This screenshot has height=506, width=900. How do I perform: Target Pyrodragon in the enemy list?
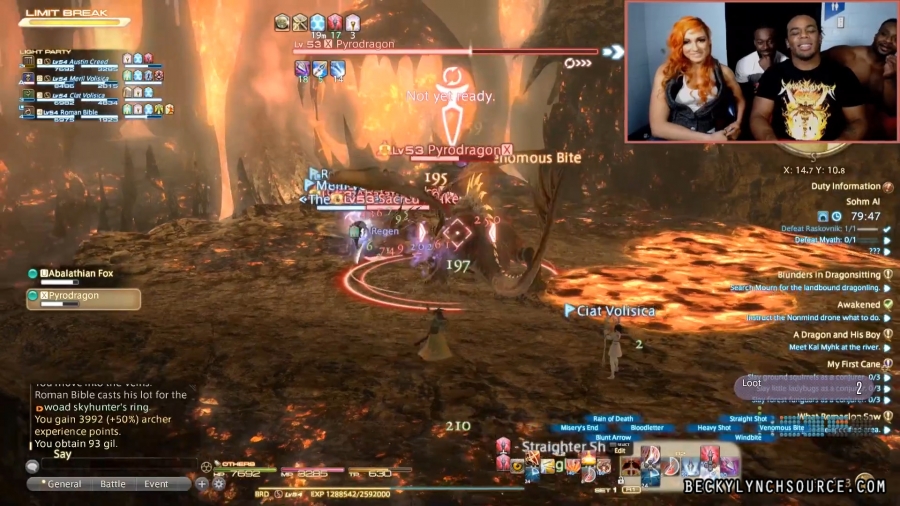pos(84,297)
